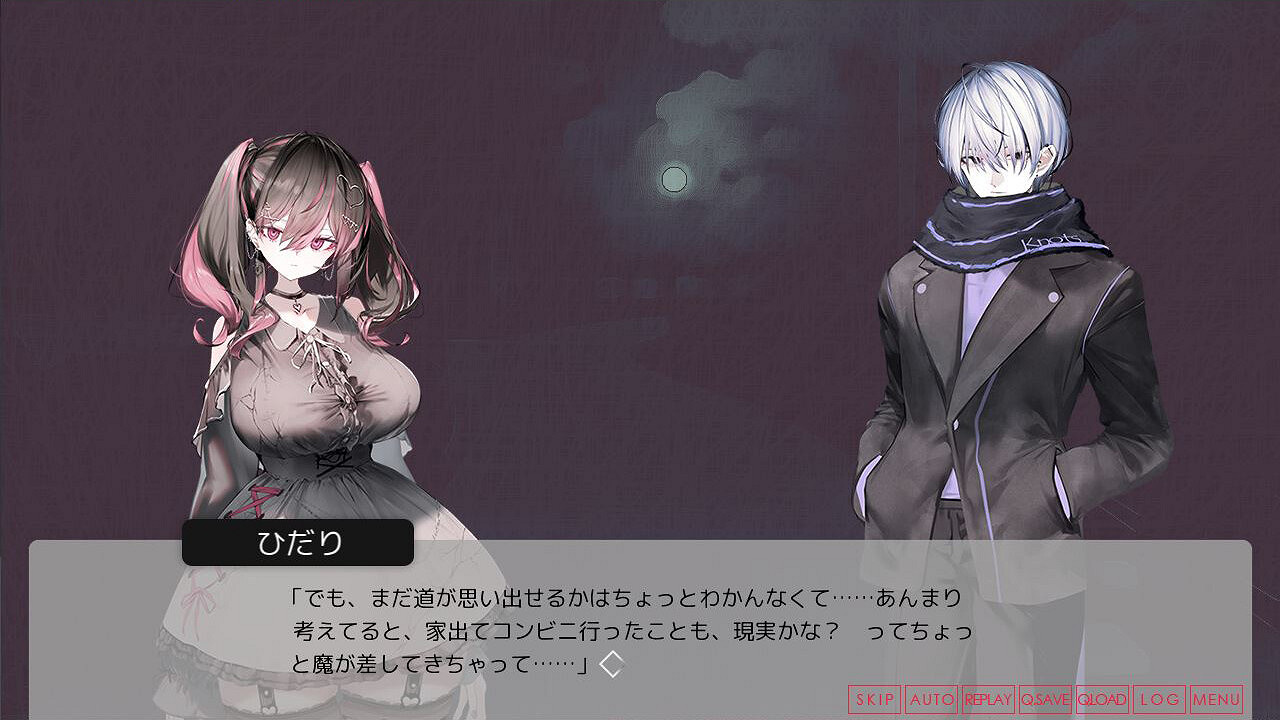Viewport: 1280px width, 720px height.
Task: Click the ひだり name plate
Action: point(298,542)
